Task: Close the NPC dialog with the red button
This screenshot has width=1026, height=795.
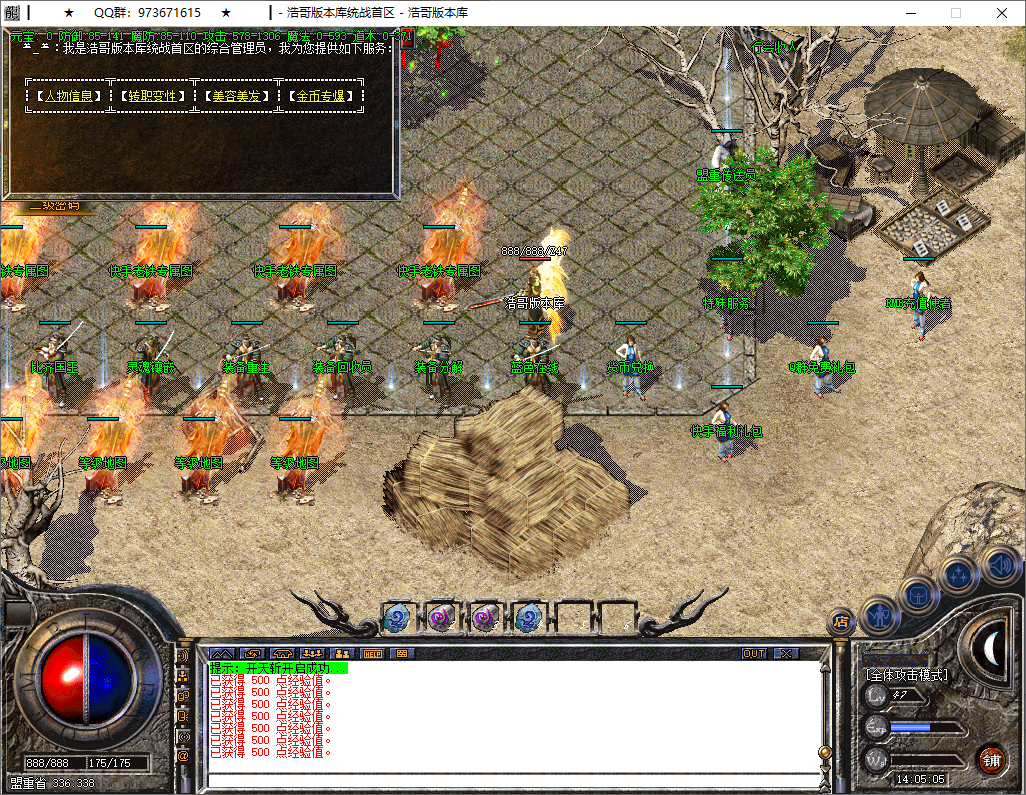Action: click(407, 39)
